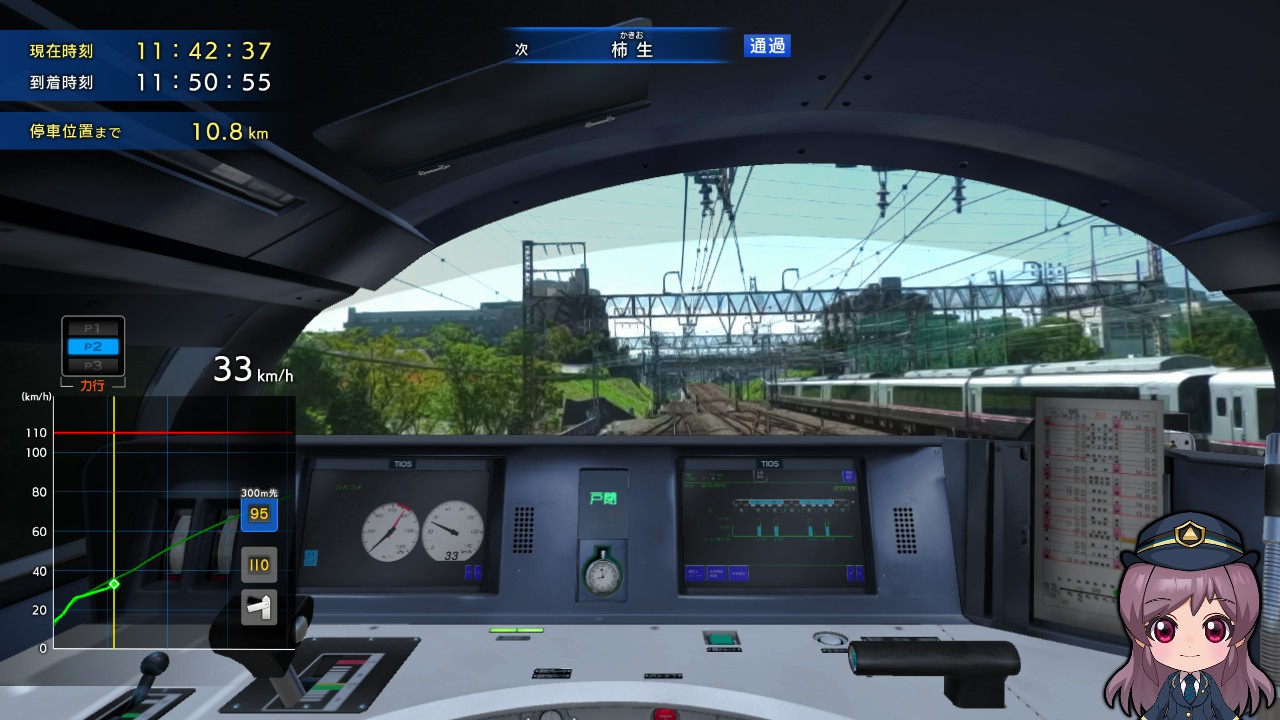Click the 通過 pass-through status badge
The height and width of the screenshot is (720, 1280).
tap(766, 46)
